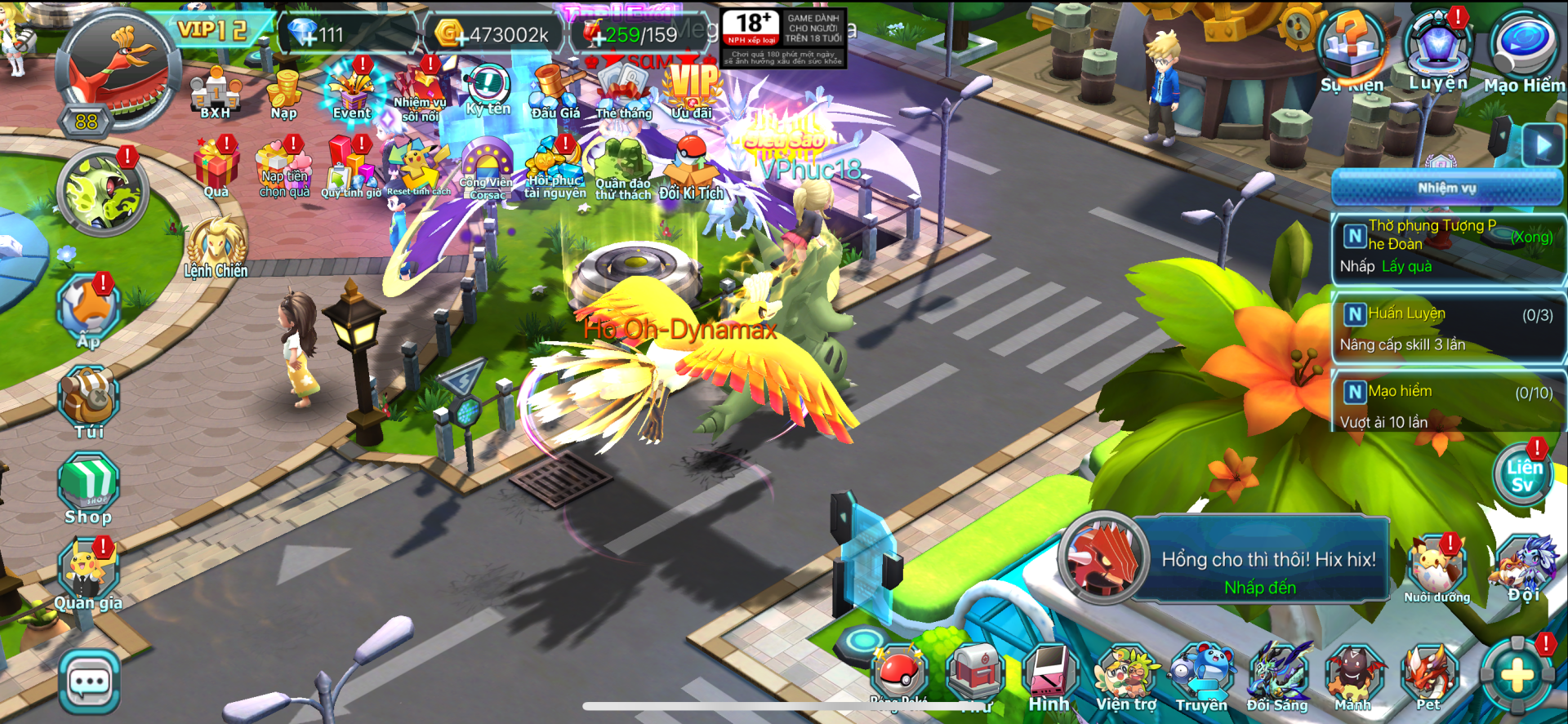Claim reward with Lấy quà link
This screenshot has width=1568, height=724.
(1406, 266)
